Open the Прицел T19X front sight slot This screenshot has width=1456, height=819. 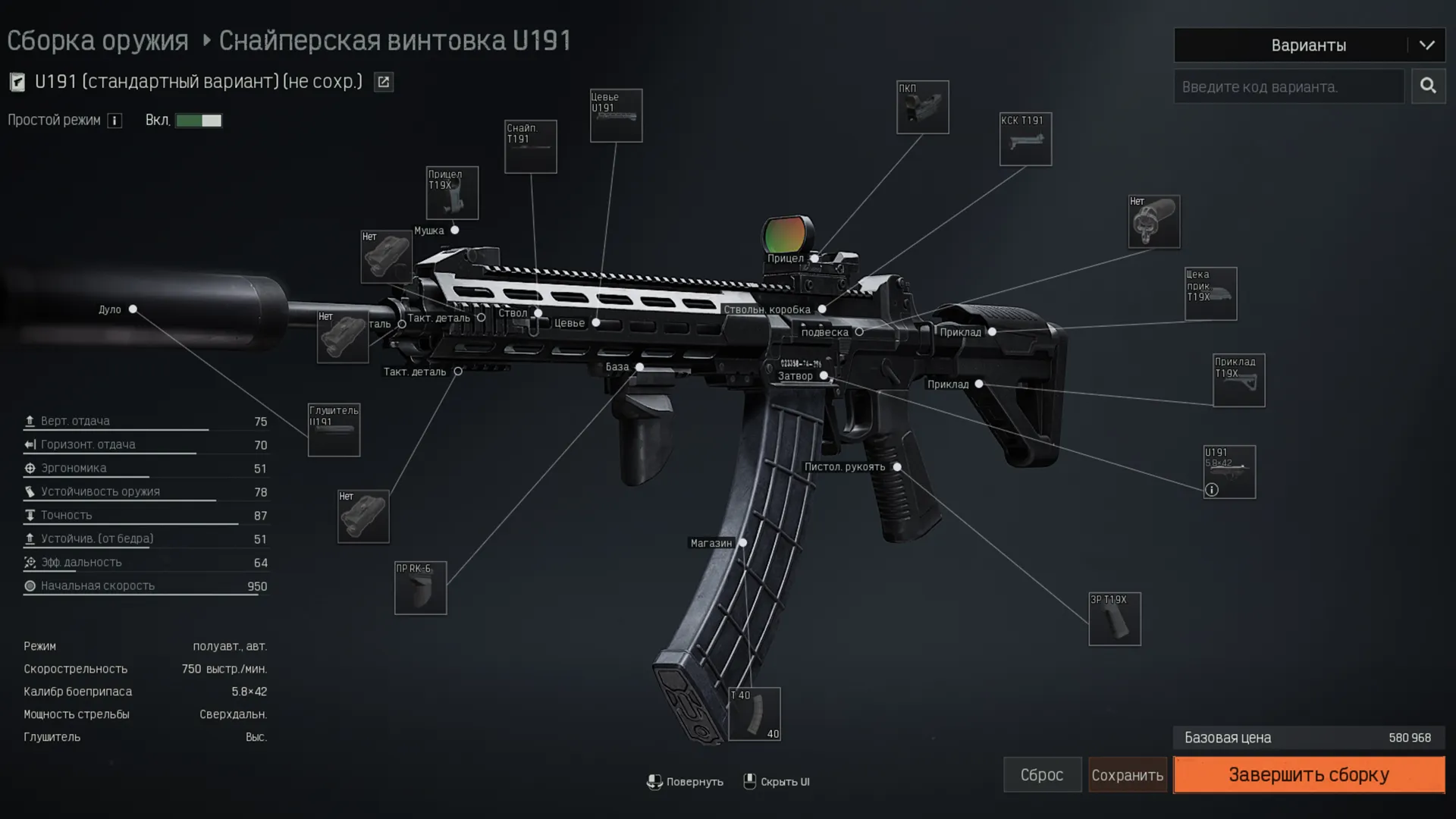coord(452,193)
